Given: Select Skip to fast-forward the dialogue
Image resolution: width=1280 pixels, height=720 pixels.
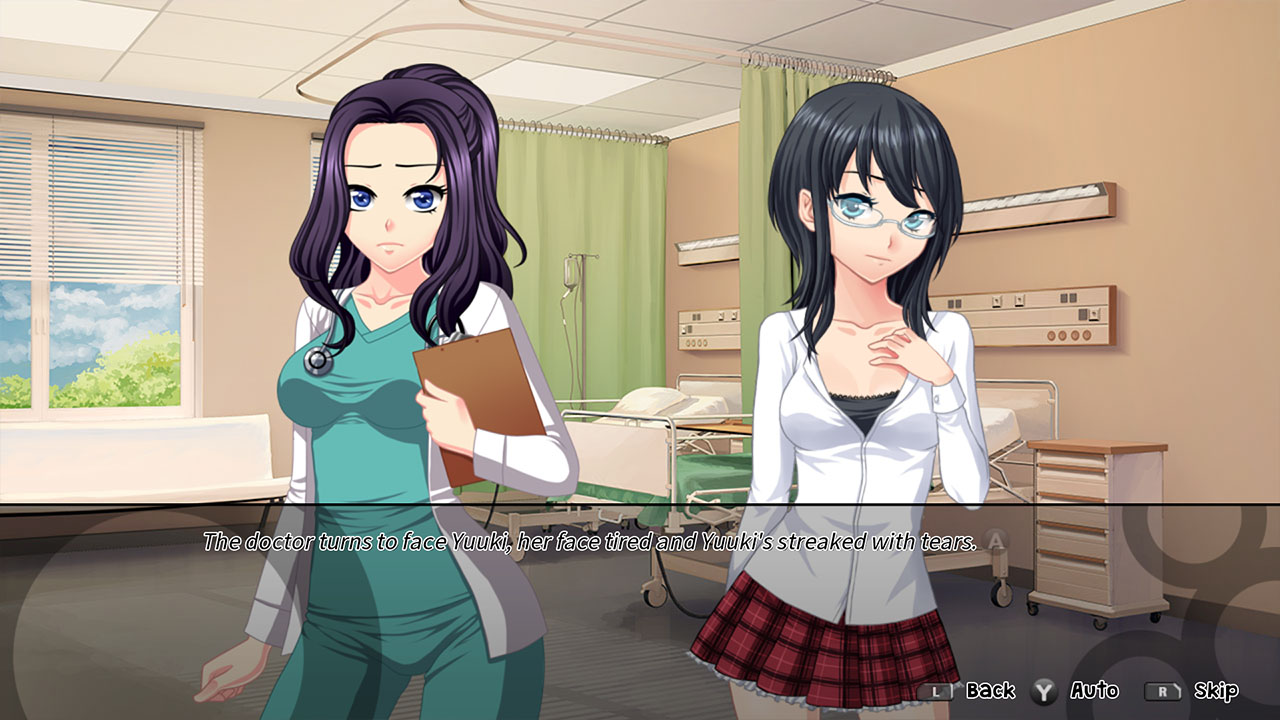Looking at the screenshot, I should point(1217,690).
